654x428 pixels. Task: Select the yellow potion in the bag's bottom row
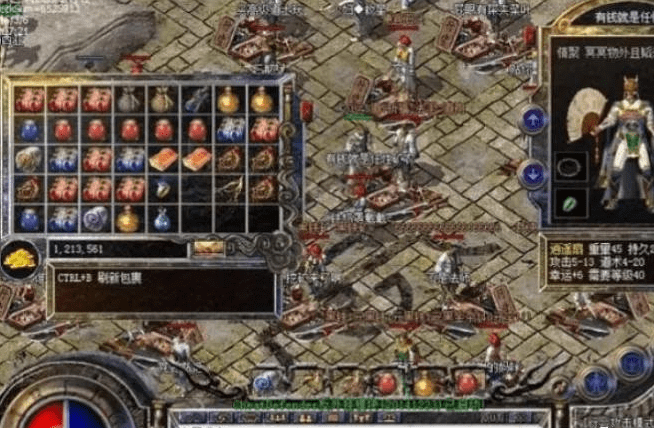click(129, 218)
